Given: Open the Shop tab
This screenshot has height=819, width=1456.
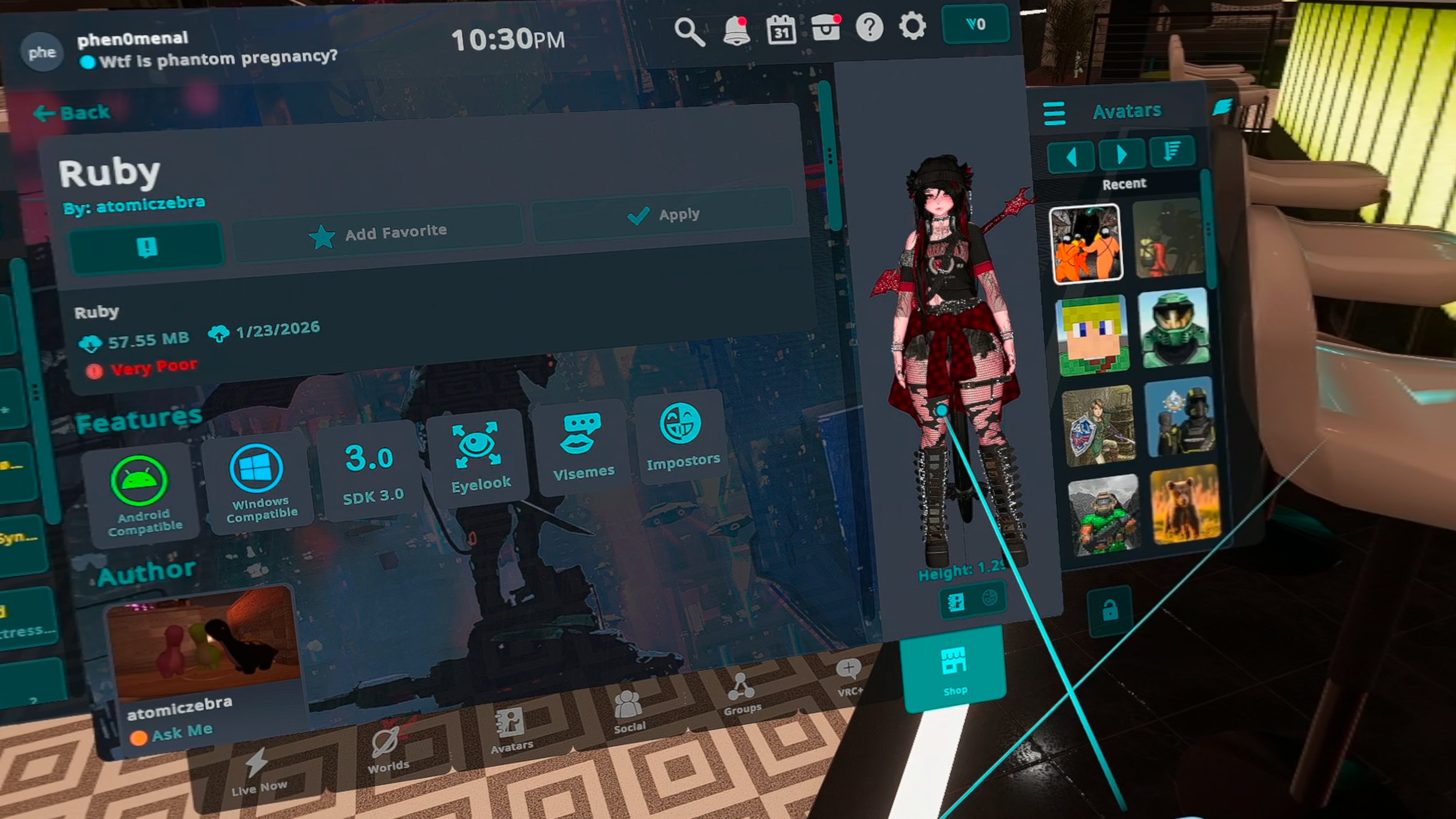Looking at the screenshot, I should [954, 670].
